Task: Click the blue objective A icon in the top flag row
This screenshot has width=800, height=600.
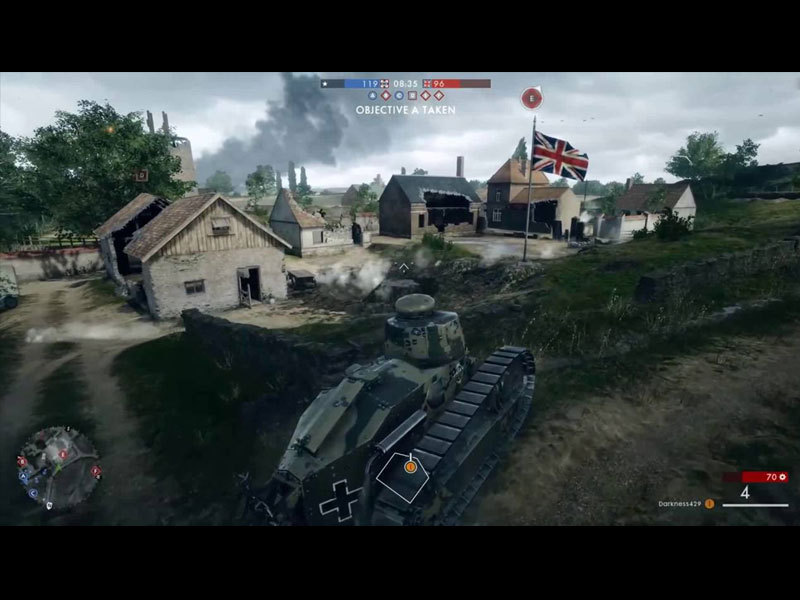Action: point(373,96)
